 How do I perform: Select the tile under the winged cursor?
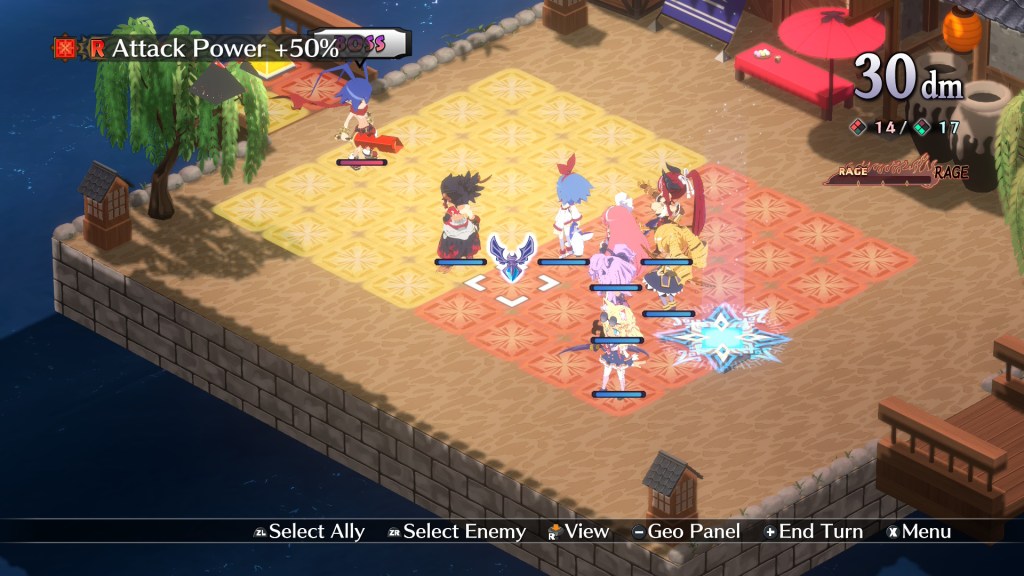(511, 285)
